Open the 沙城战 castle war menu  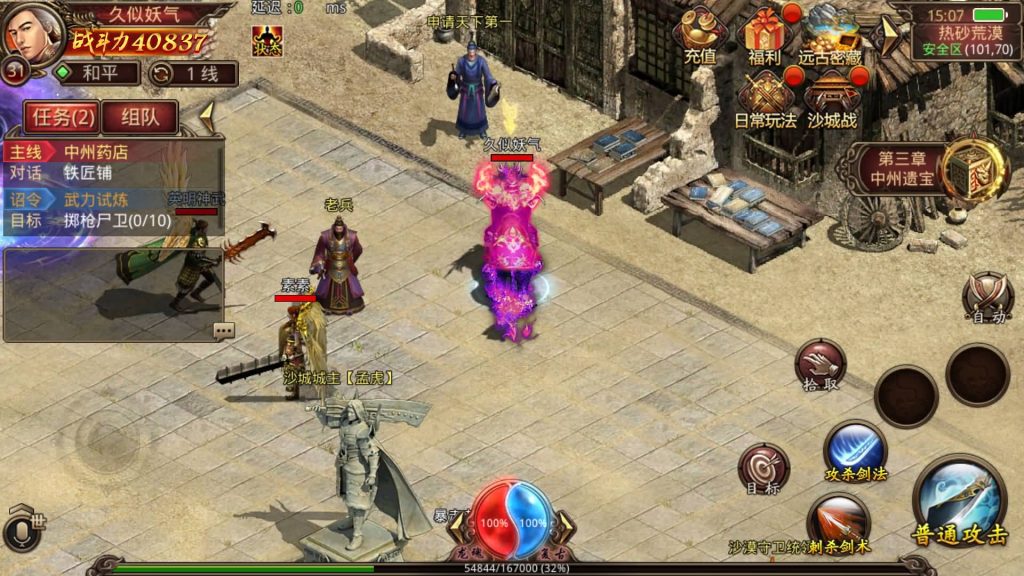coord(830,100)
